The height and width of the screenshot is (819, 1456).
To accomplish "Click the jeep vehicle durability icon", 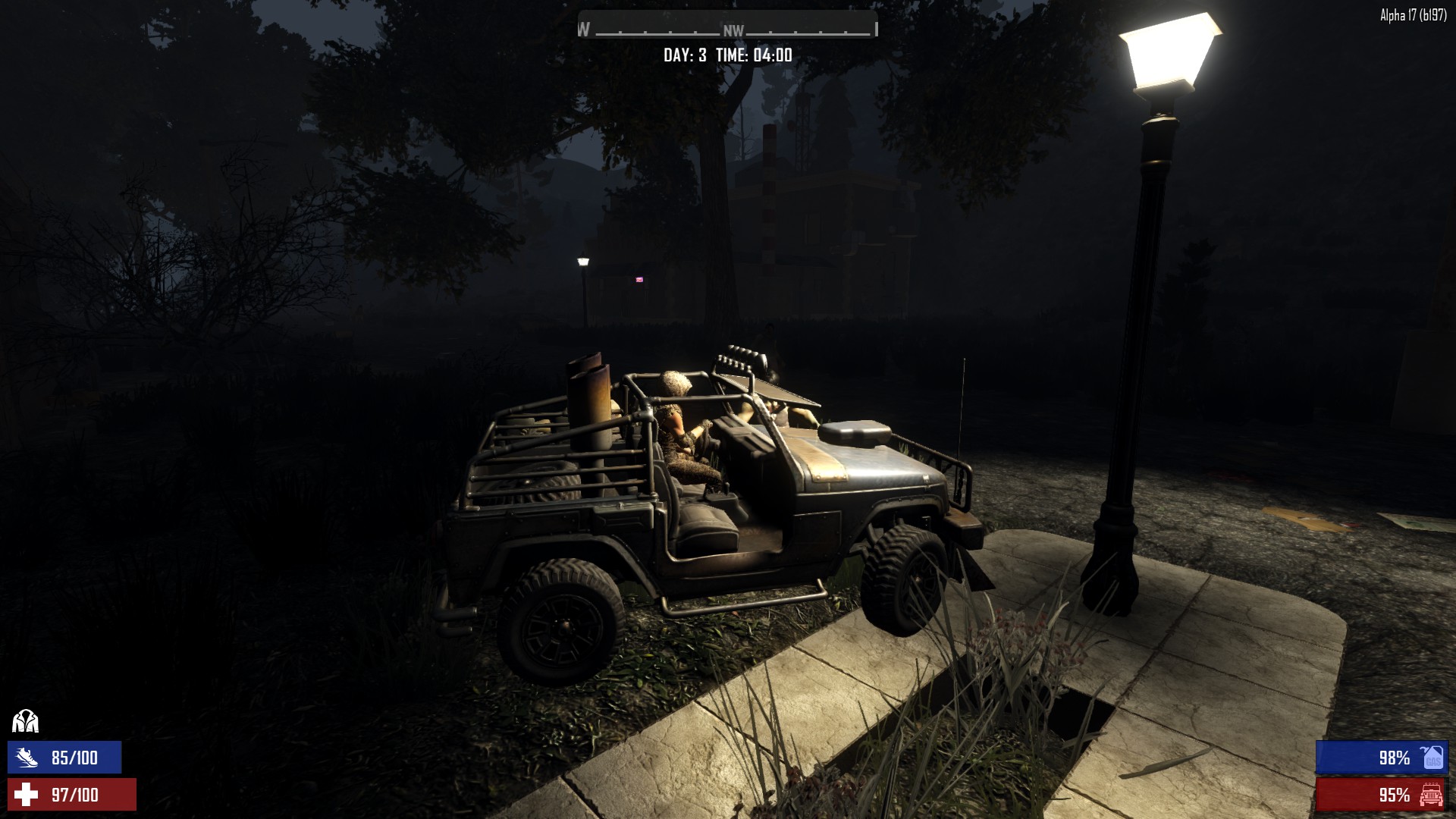I will 1431,795.
